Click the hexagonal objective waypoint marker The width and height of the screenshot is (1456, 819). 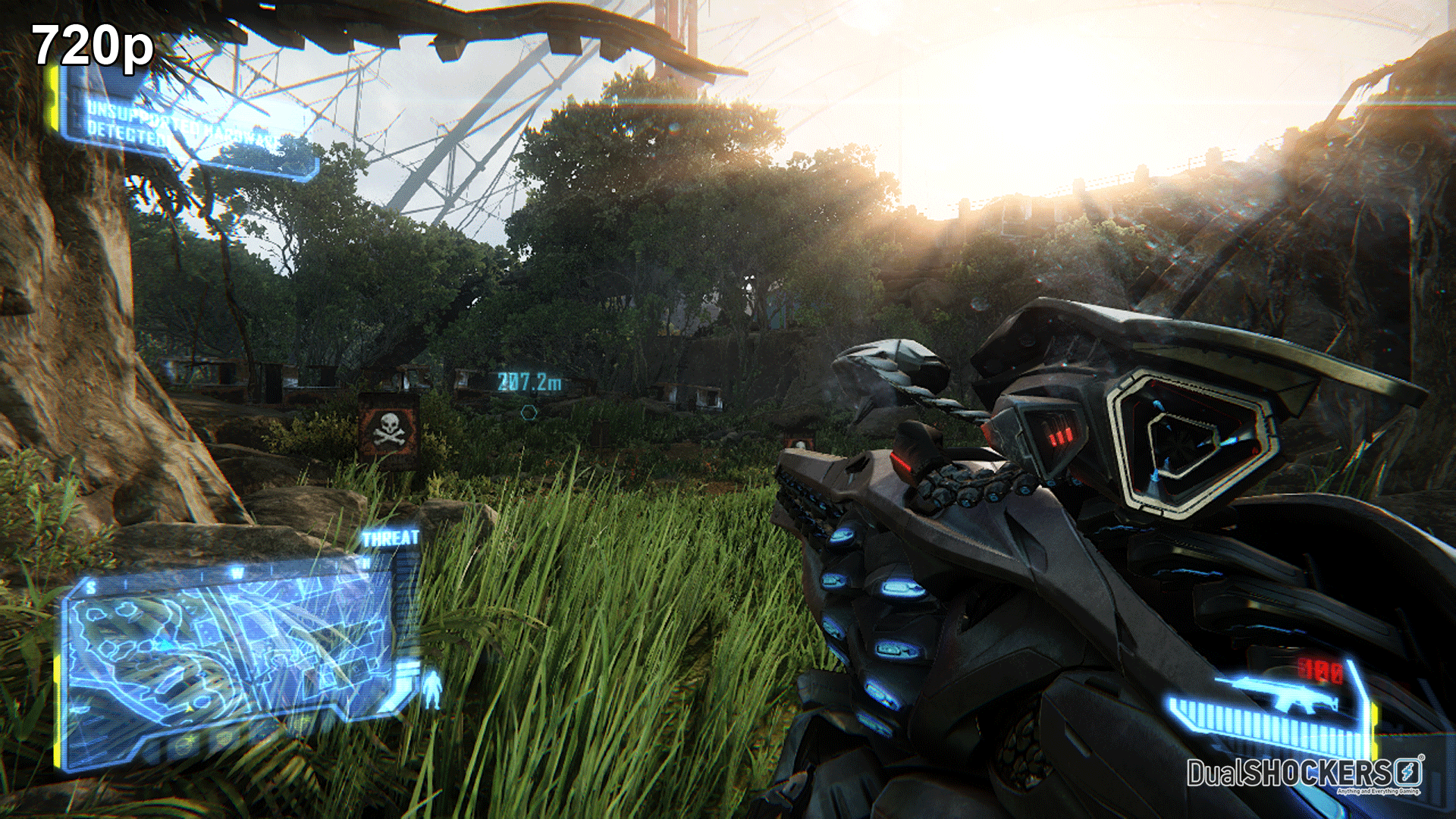tap(529, 412)
